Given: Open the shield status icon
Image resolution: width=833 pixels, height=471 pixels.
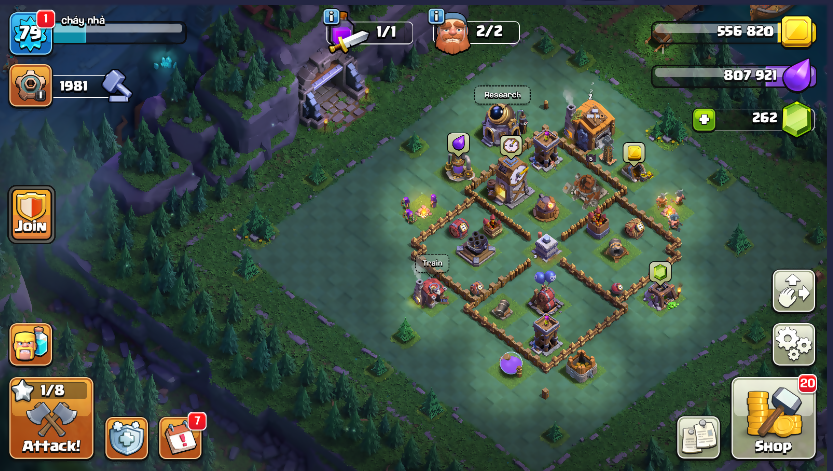Looking at the screenshot, I should [x=126, y=437].
